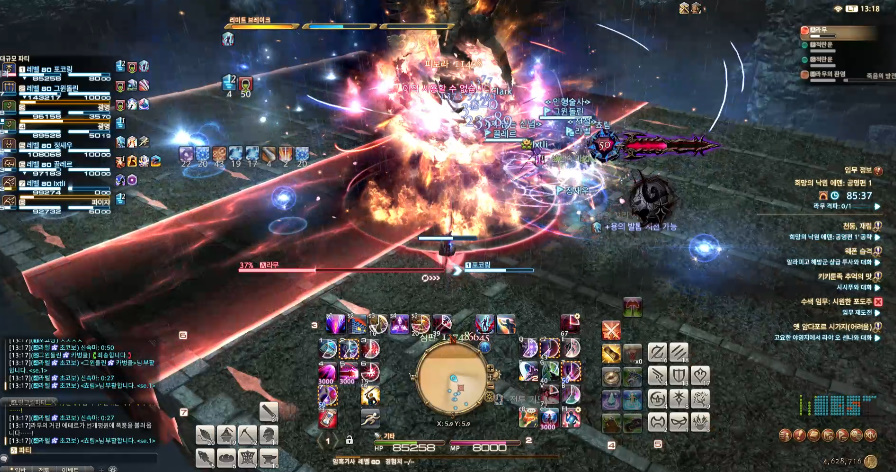Click the shield emblem icon in grey hotbar
896x472 pixels.
point(681,376)
